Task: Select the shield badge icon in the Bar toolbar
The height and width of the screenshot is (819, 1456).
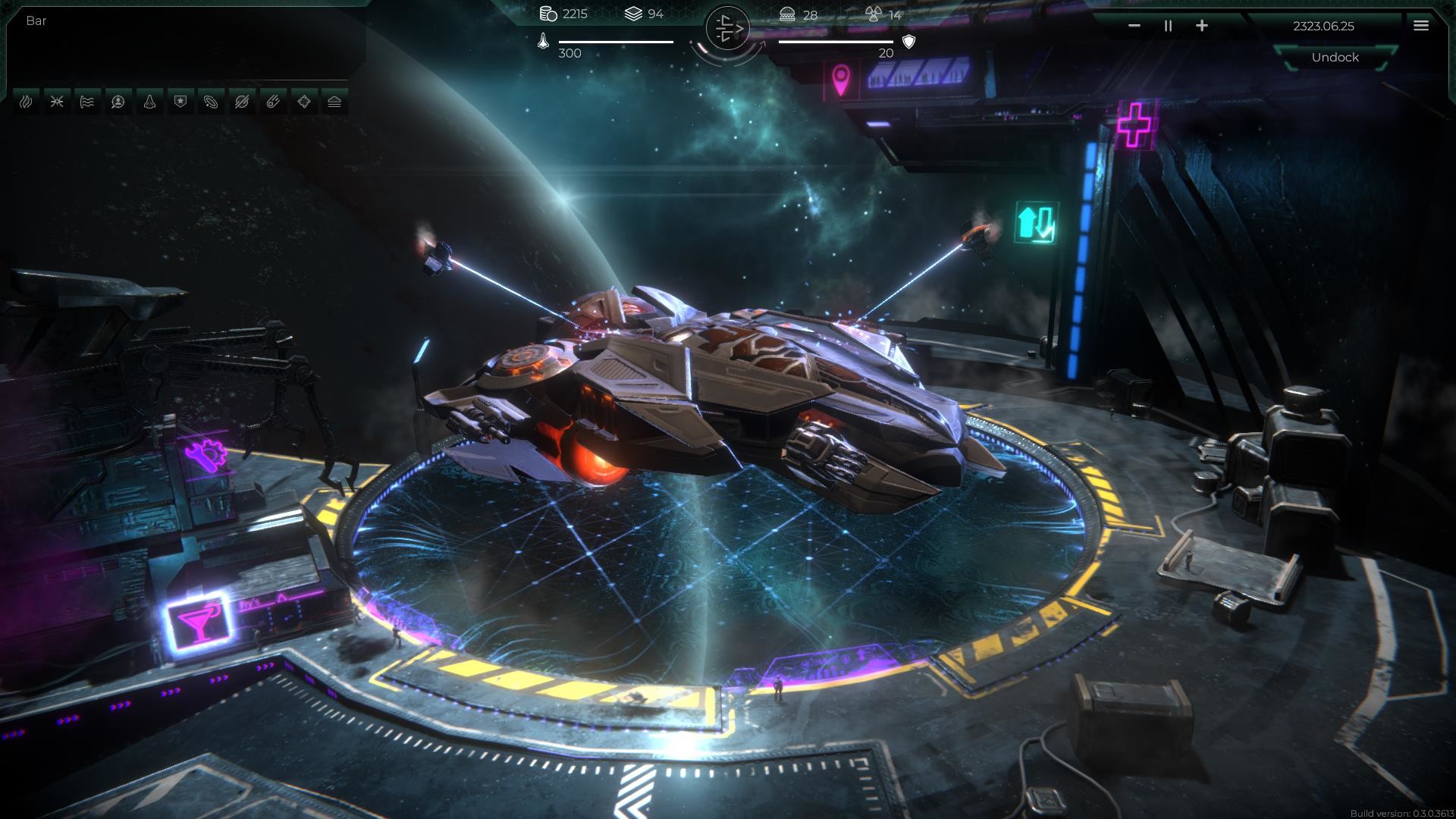Action: coord(179,102)
